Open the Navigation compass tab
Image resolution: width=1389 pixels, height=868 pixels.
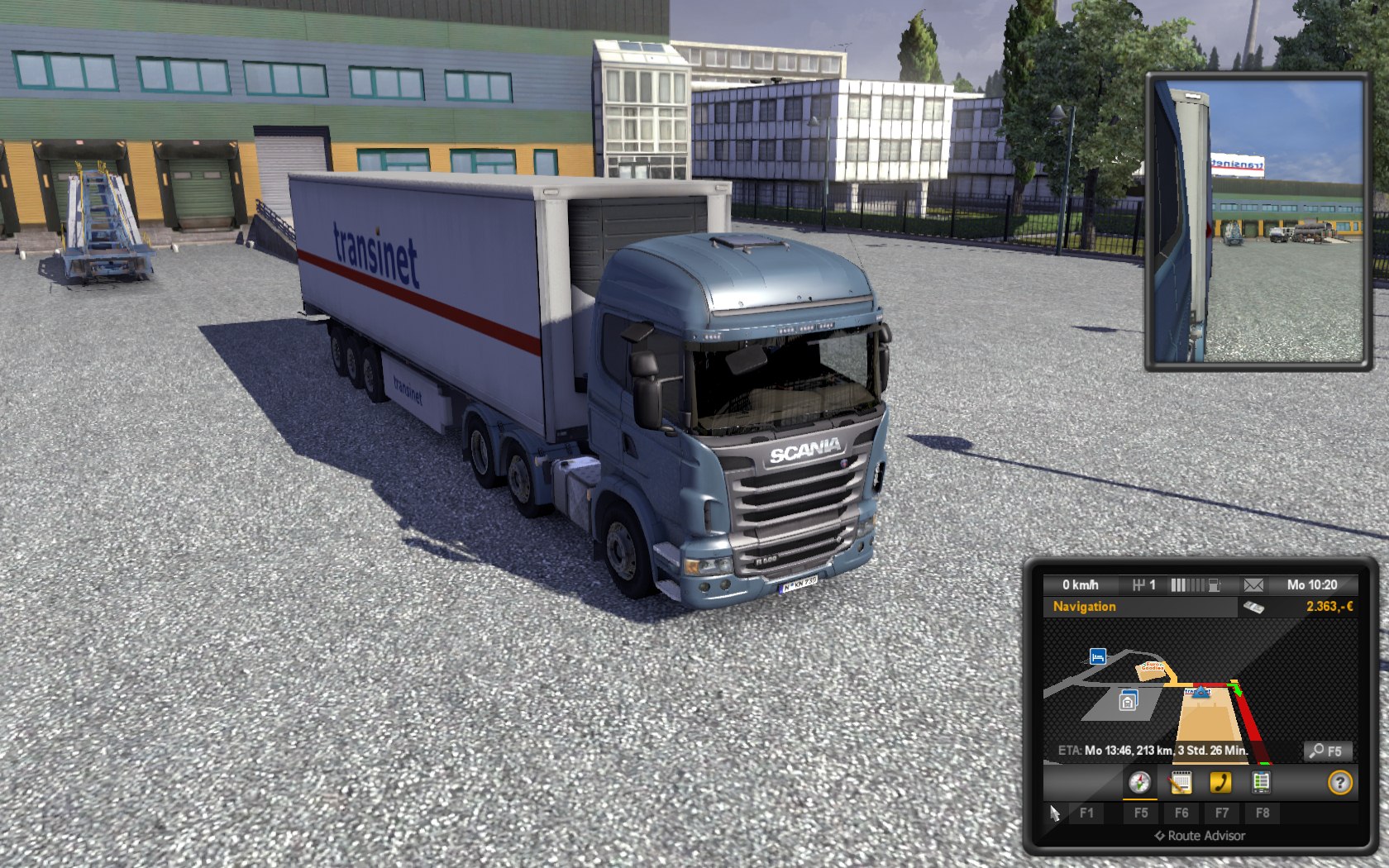[1139, 782]
